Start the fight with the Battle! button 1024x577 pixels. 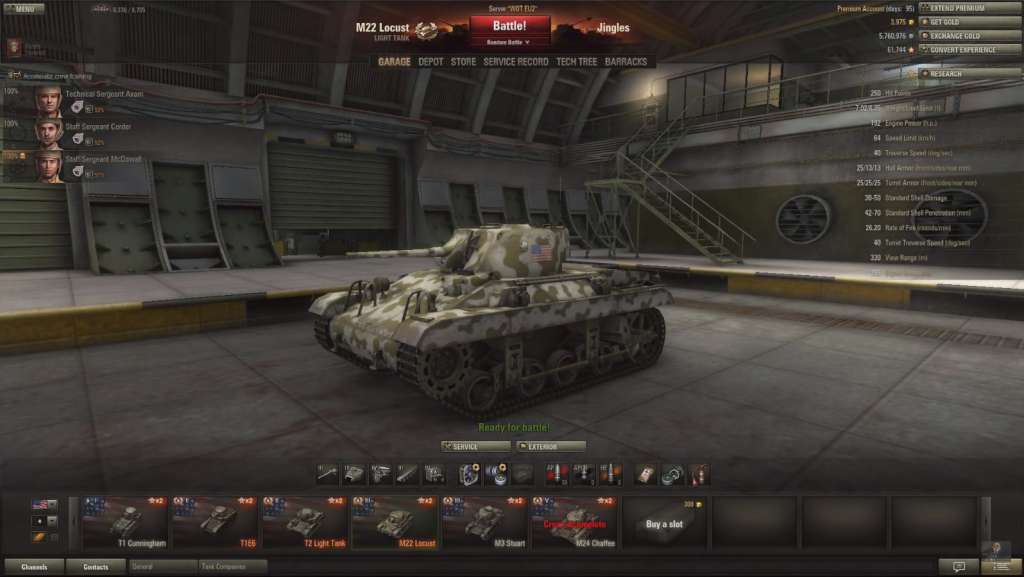pos(509,25)
